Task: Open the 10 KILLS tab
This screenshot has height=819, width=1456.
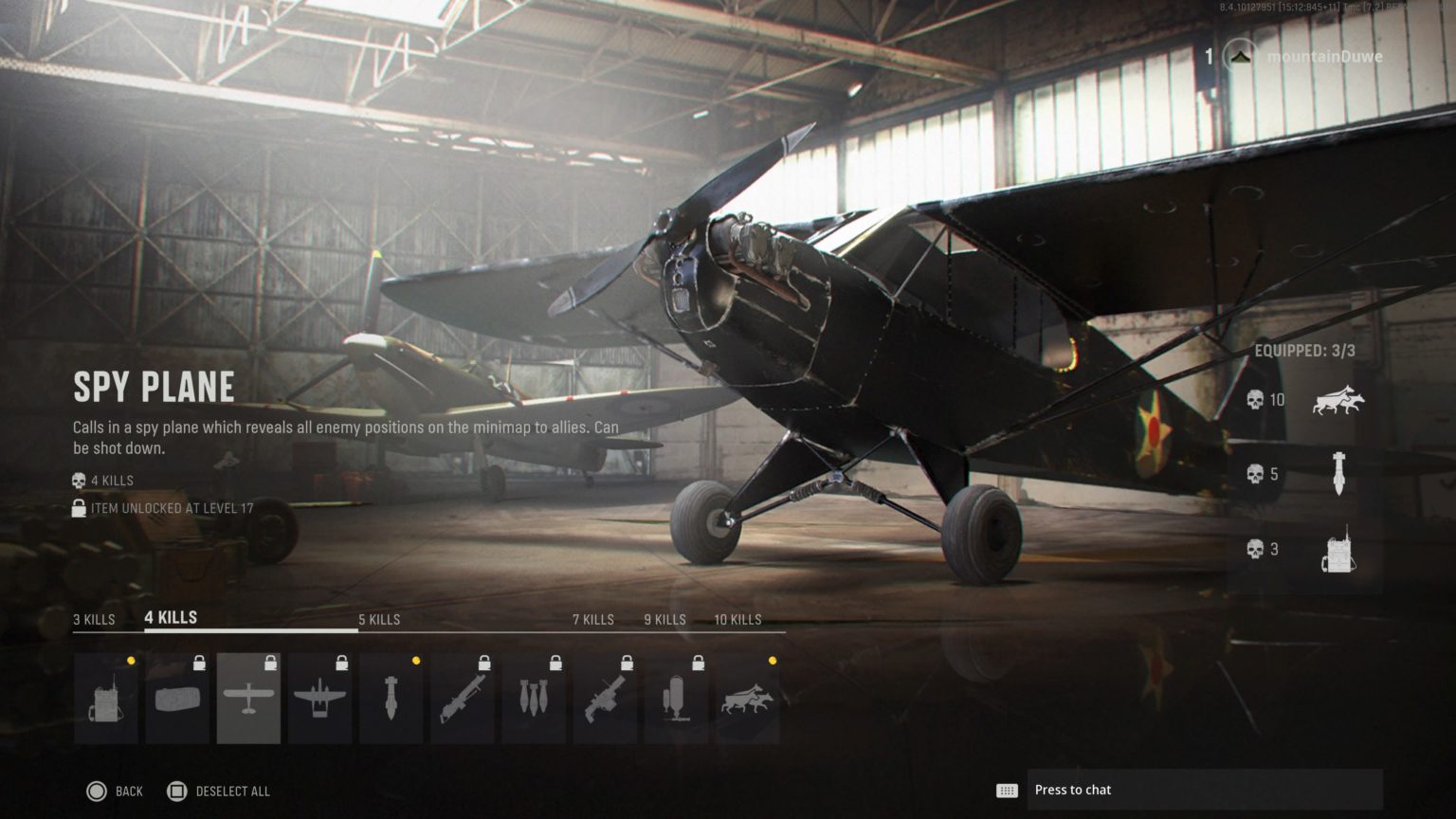Action: pos(738,619)
